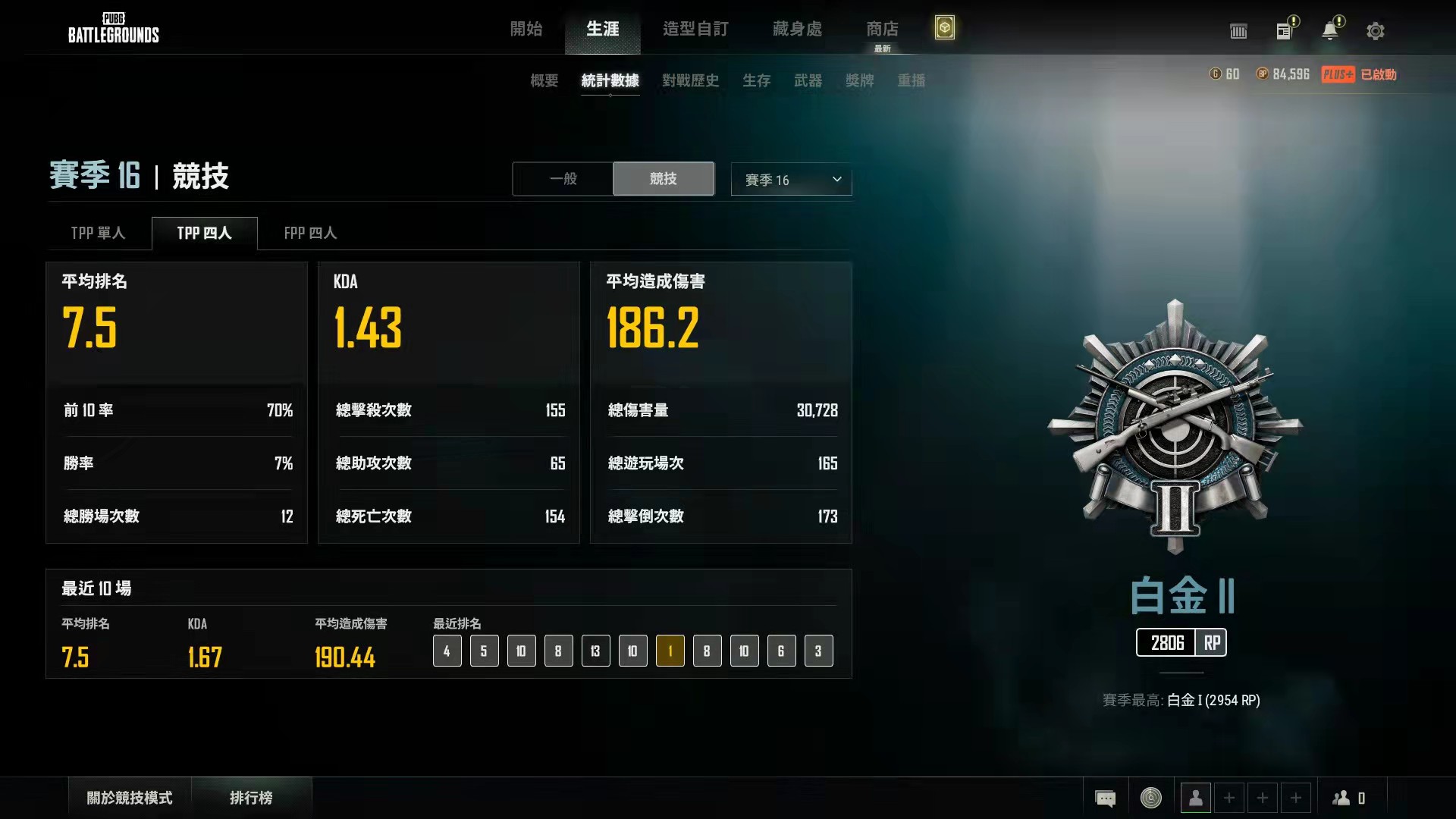
Task: Open the 獎牌 medals sub-tab
Action: [859, 80]
